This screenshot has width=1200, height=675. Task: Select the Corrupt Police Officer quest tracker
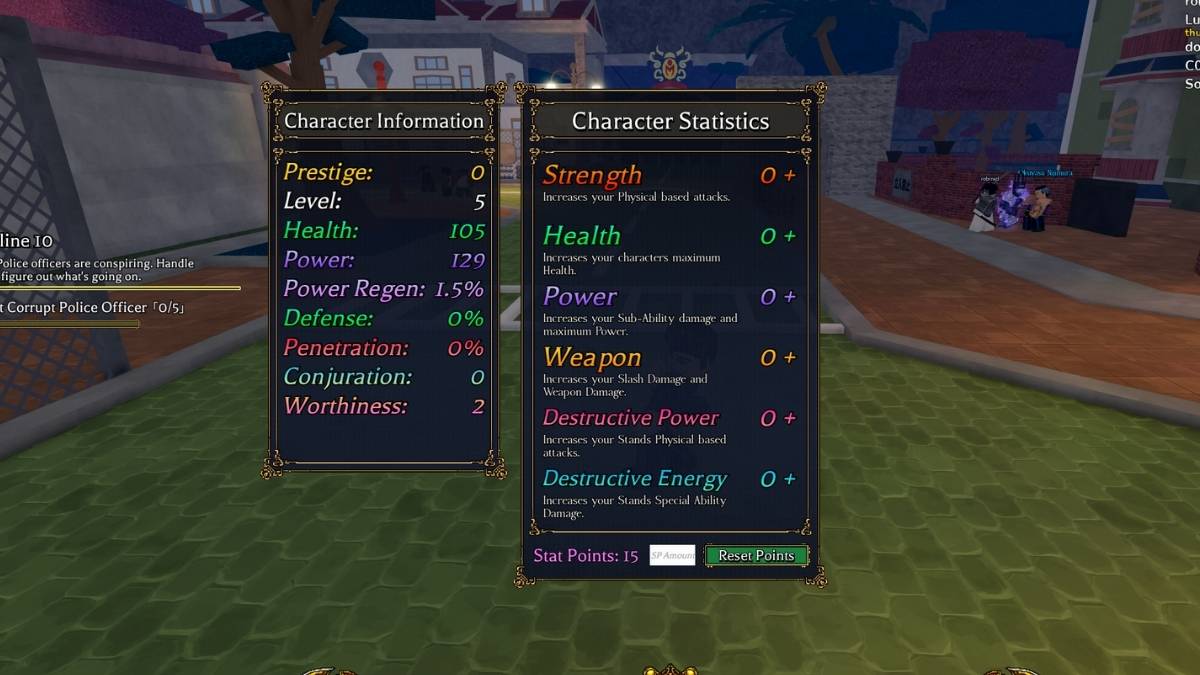[x=79, y=308]
